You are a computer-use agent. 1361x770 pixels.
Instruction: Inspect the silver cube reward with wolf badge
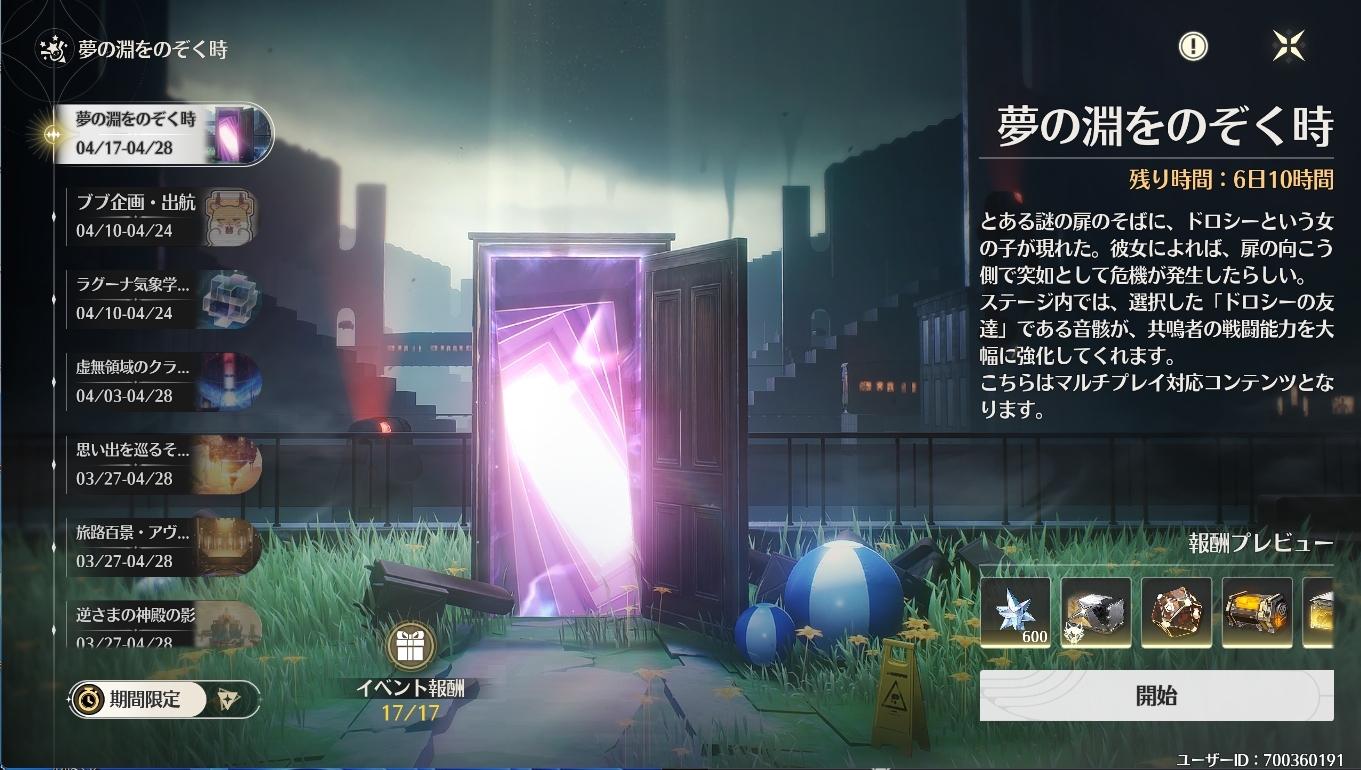(x=1096, y=612)
